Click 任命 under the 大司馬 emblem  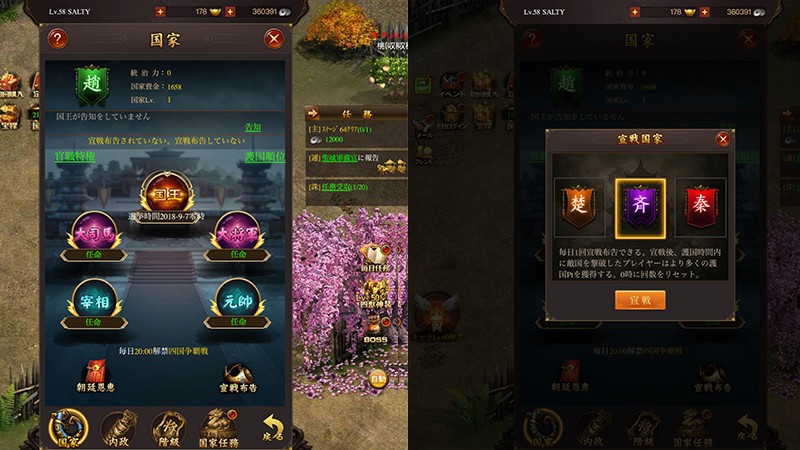91,253
